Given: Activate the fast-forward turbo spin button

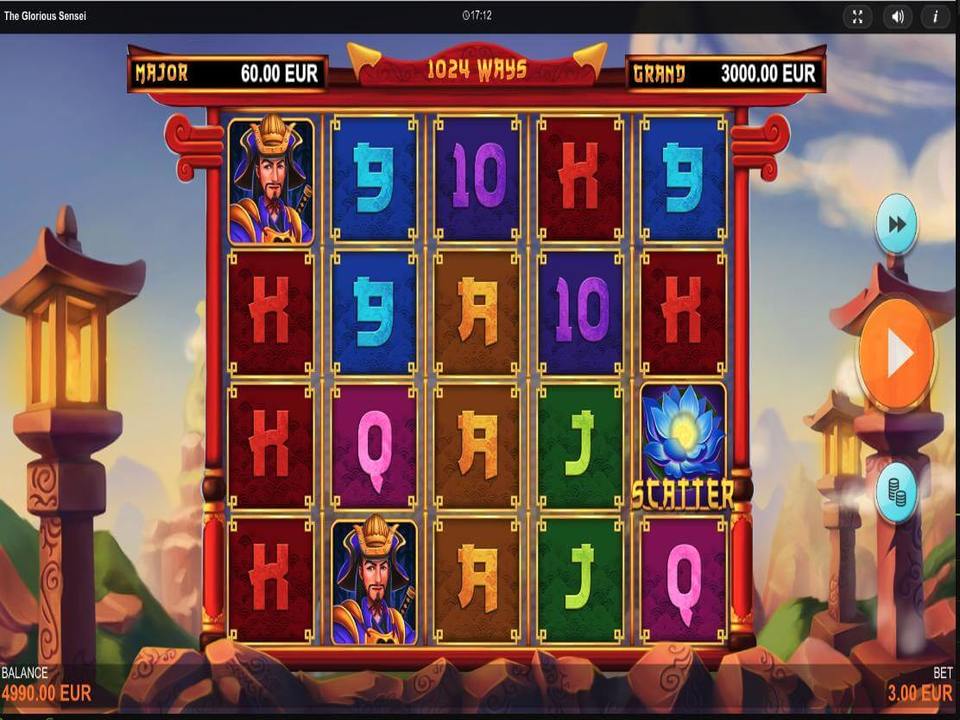Looking at the screenshot, I should pyautogui.click(x=896, y=224).
